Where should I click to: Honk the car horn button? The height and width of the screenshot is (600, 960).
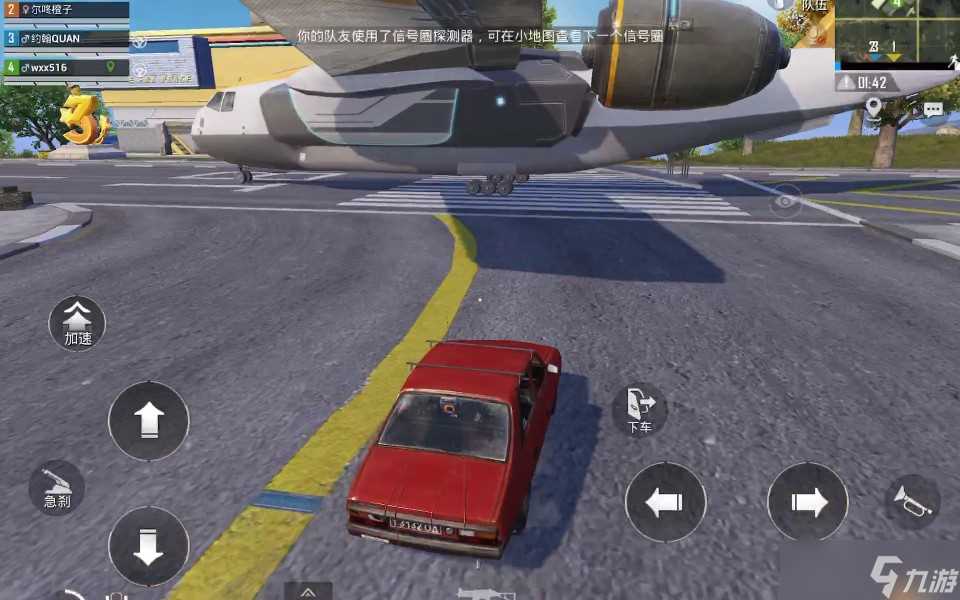click(x=912, y=500)
